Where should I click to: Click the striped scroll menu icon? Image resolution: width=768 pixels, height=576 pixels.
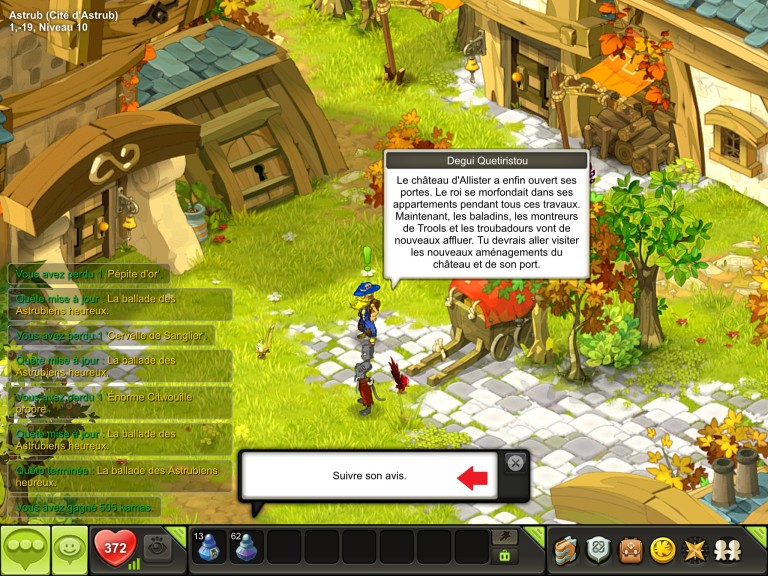point(568,549)
